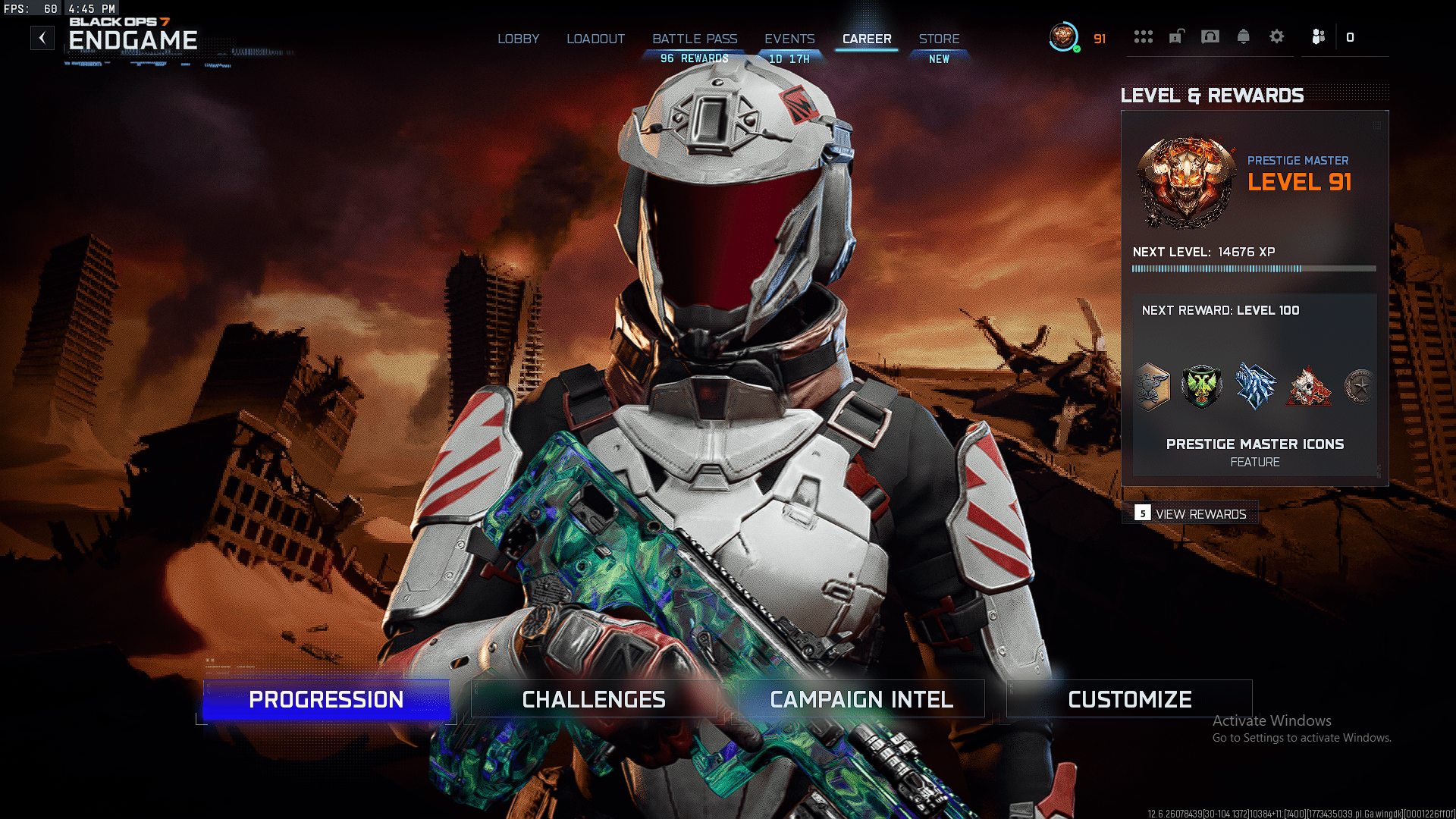This screenshot has height=819, width=1456.
Task: Open the Challenges section
Action: (x=594, y=698)
